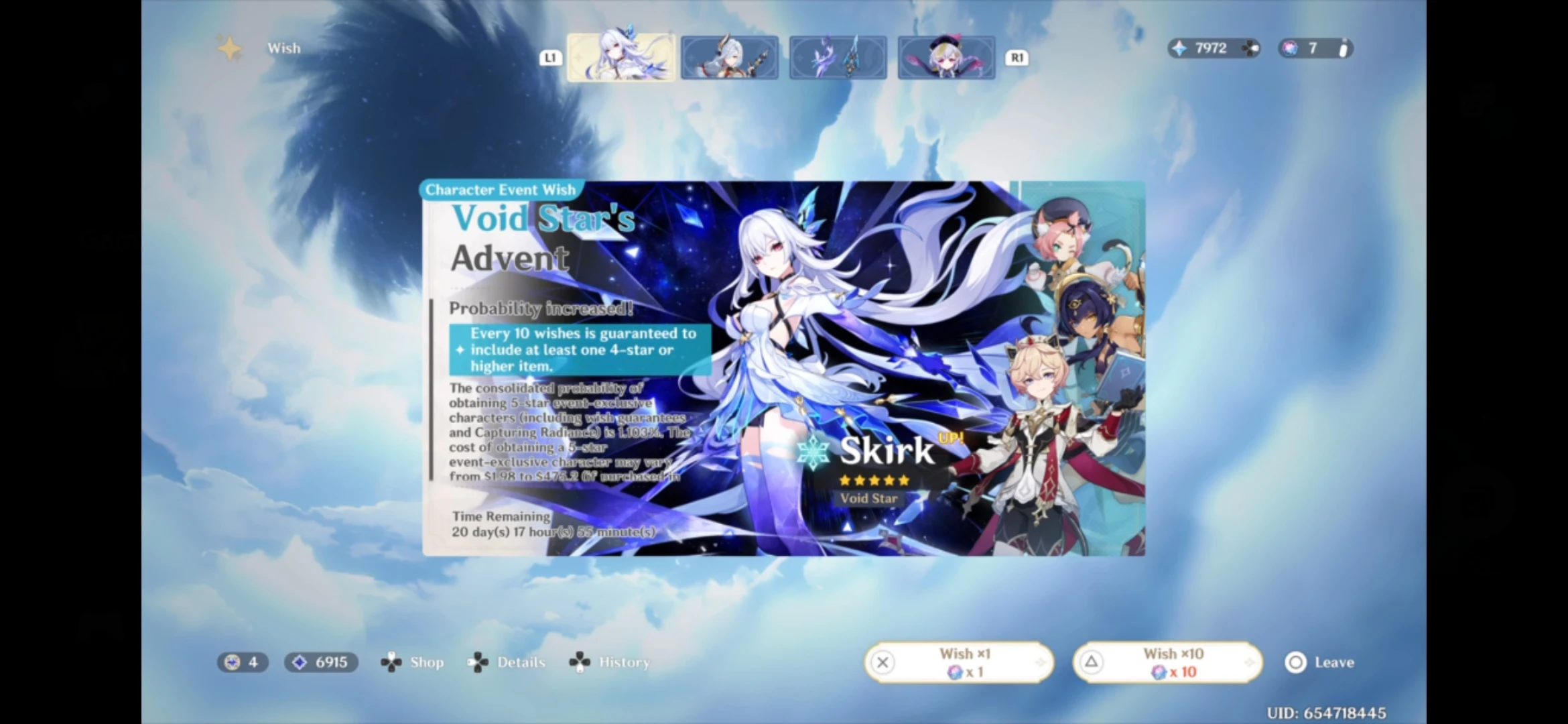Viewport: 1568px width, 724px height.
Task: Select the Skirk character banner thumbnail
Action: tap(620, 57)
